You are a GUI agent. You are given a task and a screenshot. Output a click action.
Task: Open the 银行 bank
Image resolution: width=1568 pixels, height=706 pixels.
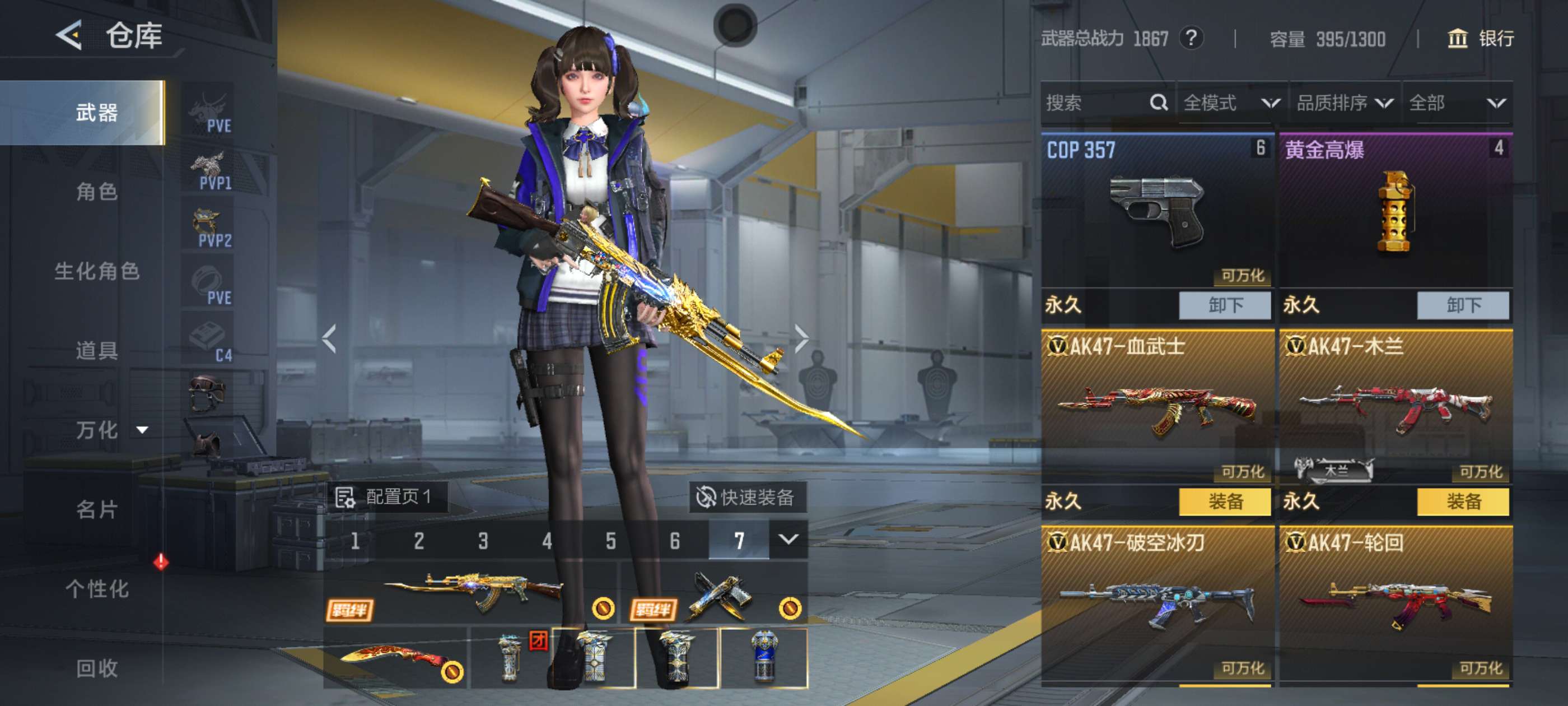pyautogui.click(x=1480, y=38)
